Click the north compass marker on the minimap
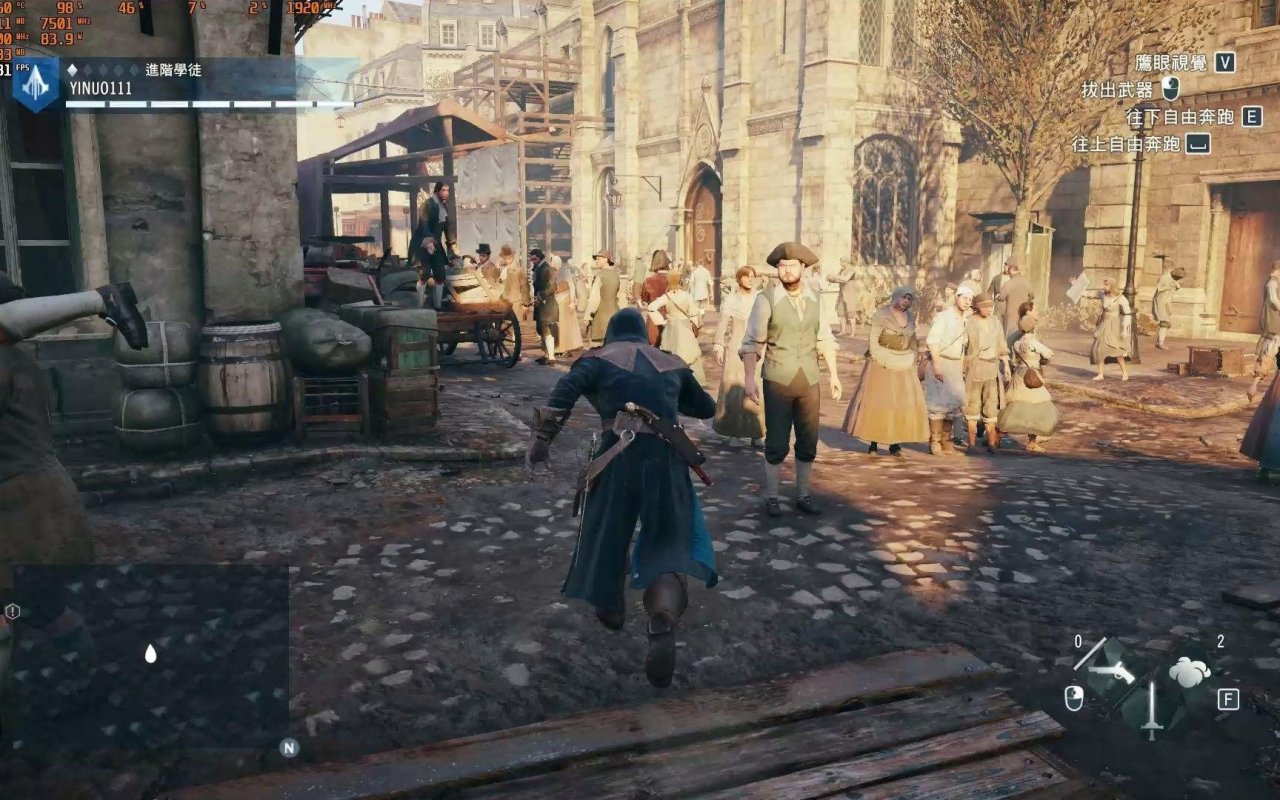The image size is (1280, 800). [289, 747]
